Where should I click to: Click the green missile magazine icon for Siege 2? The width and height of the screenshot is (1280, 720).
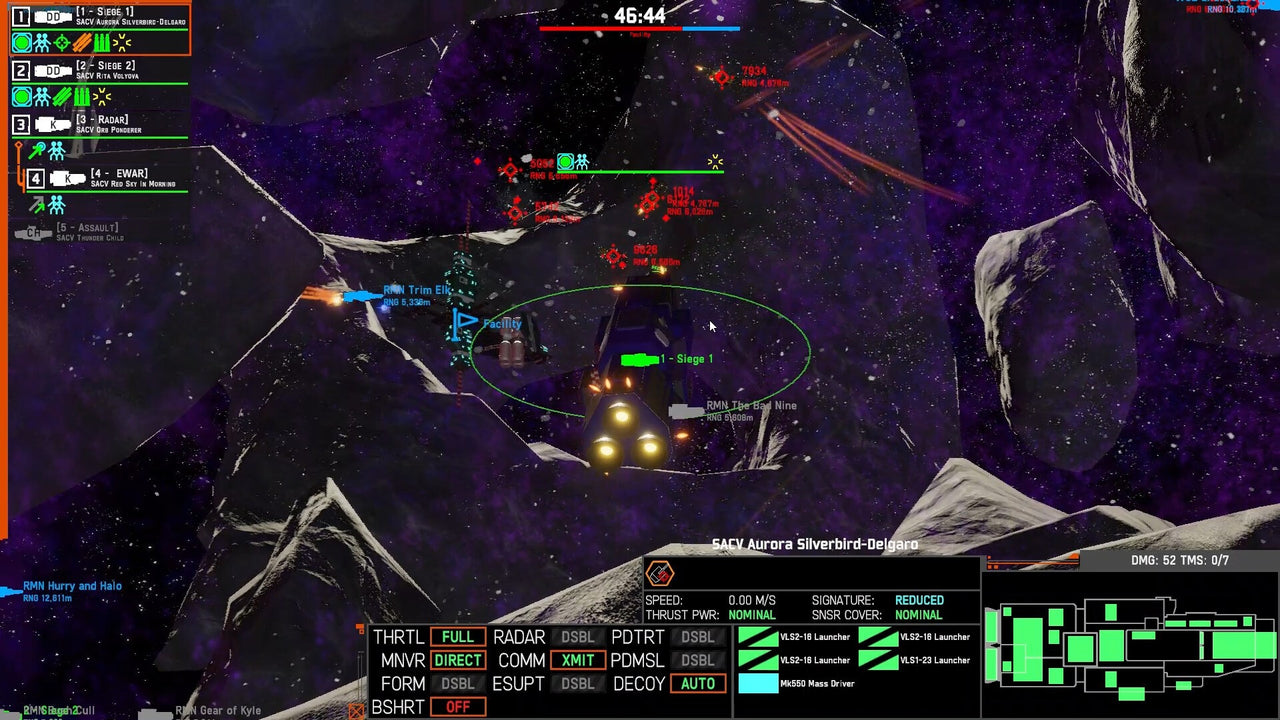pyautogui.click(x=80, y=96)
